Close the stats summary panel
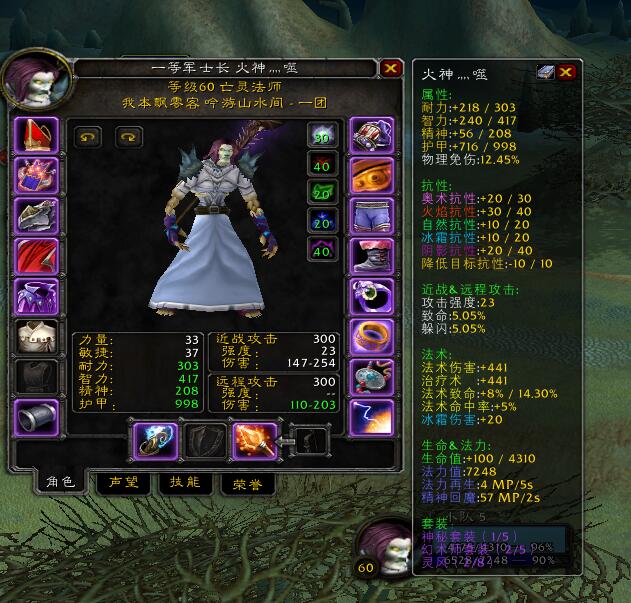The width and height of the screenshot is (631, 603). point(566,72)
